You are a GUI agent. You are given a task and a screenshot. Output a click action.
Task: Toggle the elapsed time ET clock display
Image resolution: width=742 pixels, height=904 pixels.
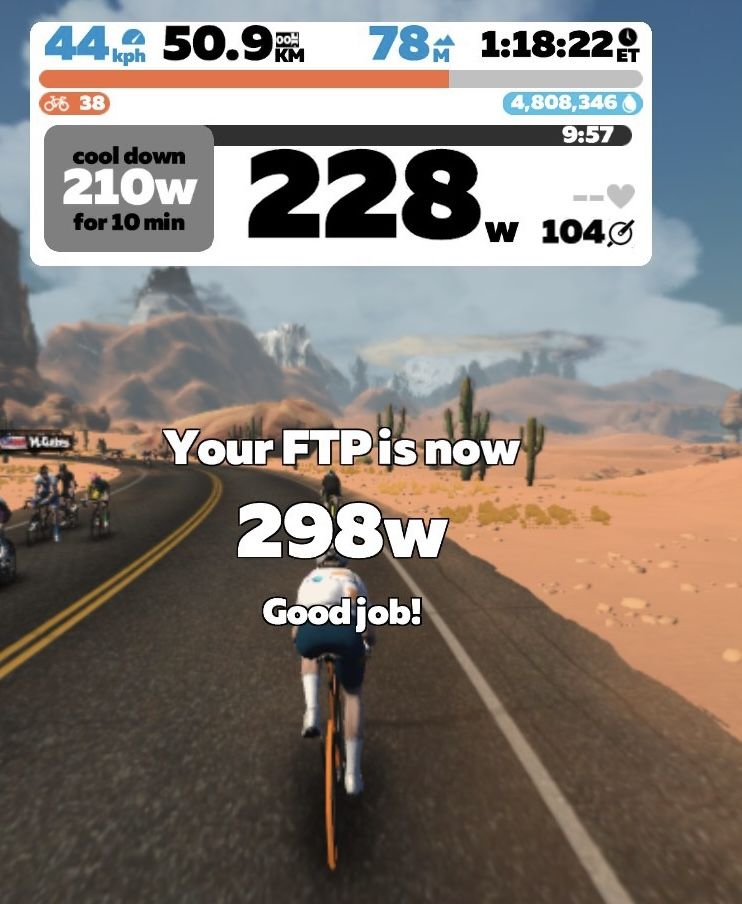point(558,45)
